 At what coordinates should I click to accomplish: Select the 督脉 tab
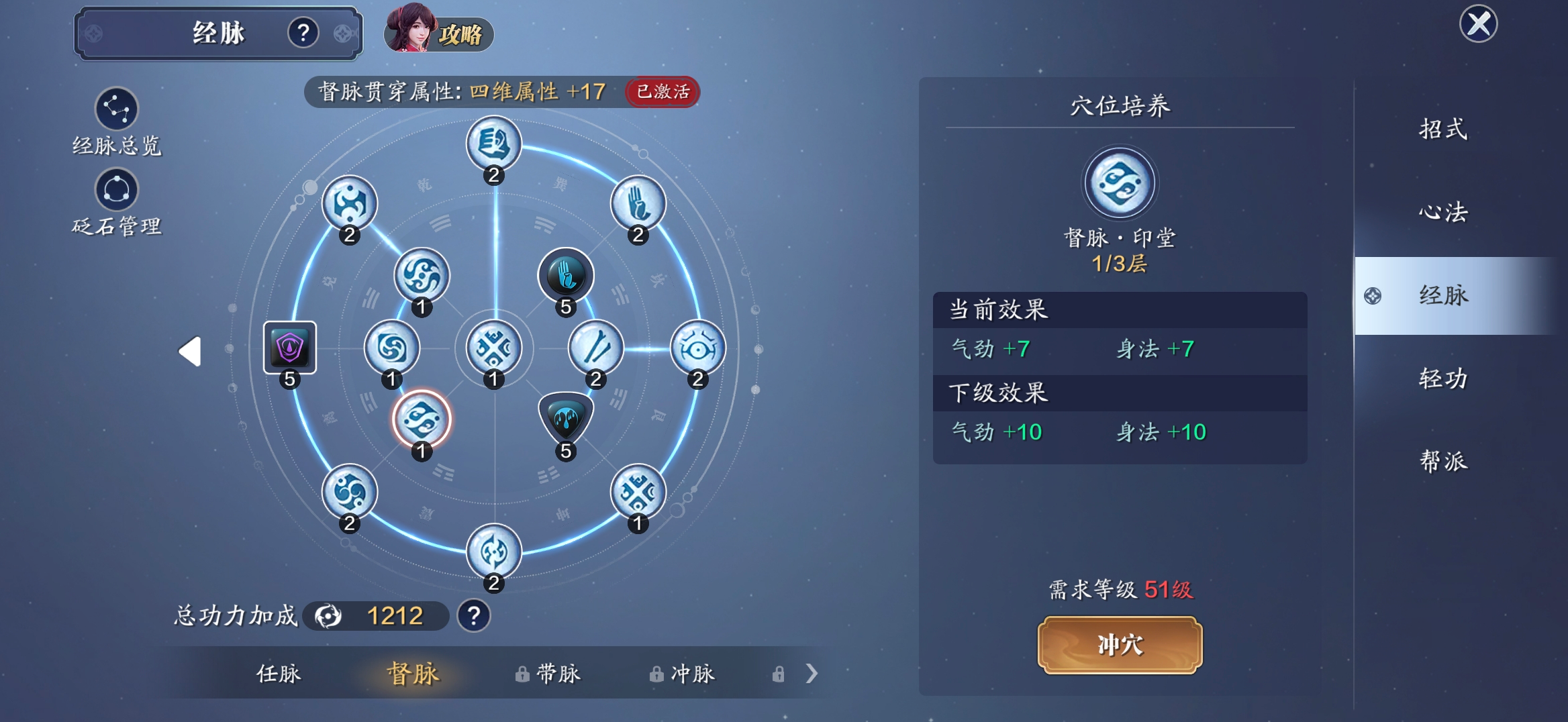coord(413,673)
